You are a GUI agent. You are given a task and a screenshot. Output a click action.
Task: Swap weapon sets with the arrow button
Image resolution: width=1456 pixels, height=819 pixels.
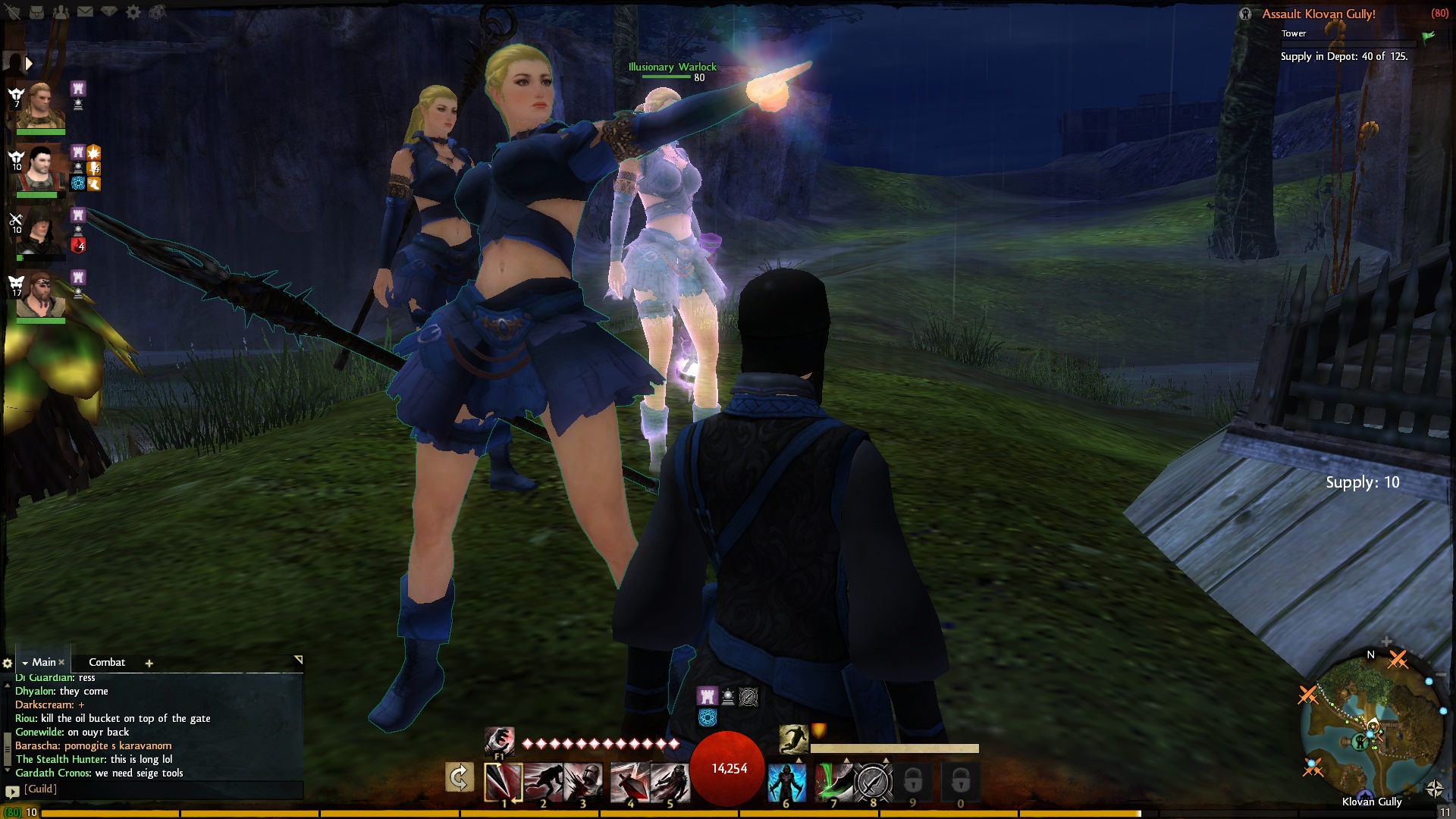pyautogui.click(x=460, y=778)
